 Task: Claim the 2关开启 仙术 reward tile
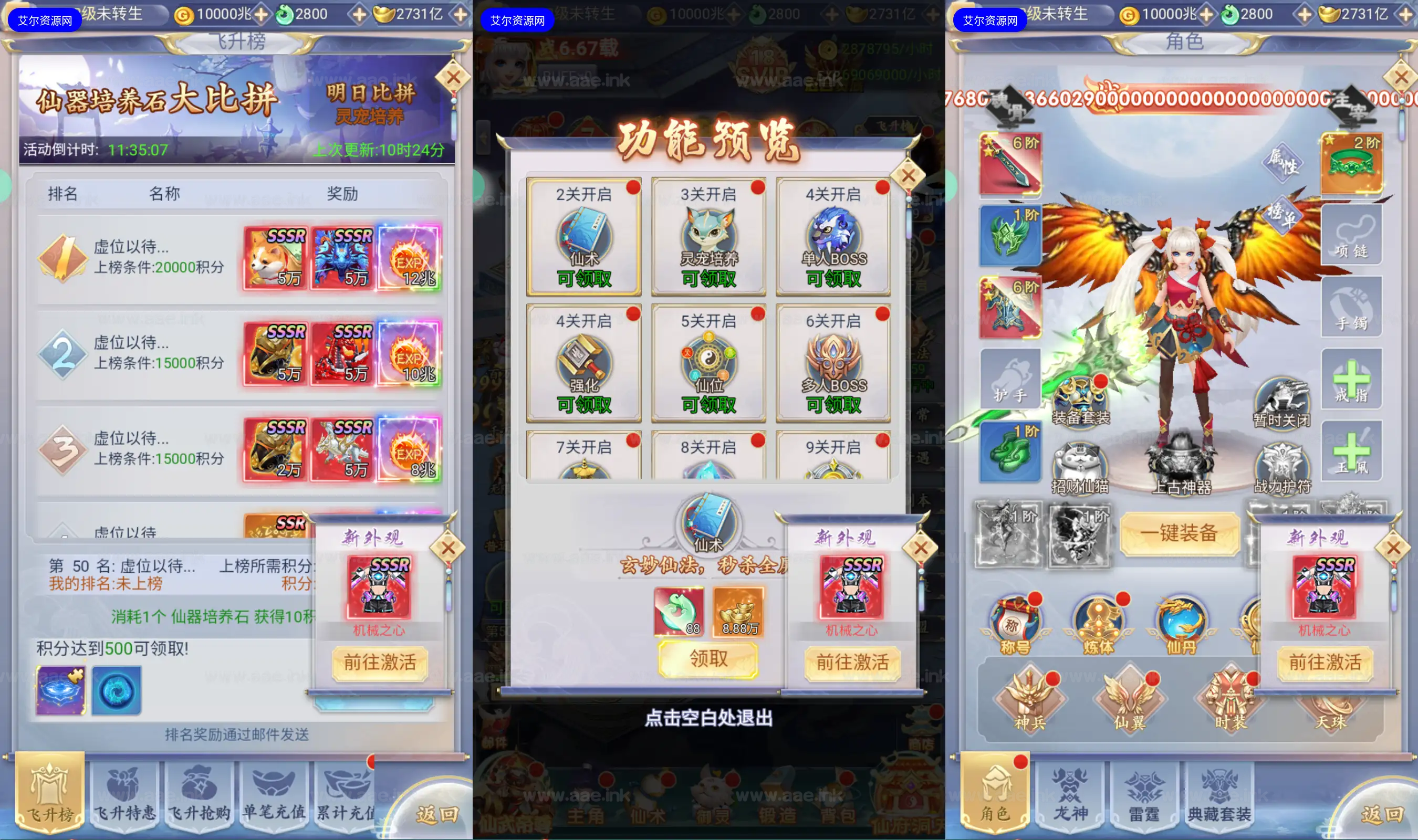(583, 237)
